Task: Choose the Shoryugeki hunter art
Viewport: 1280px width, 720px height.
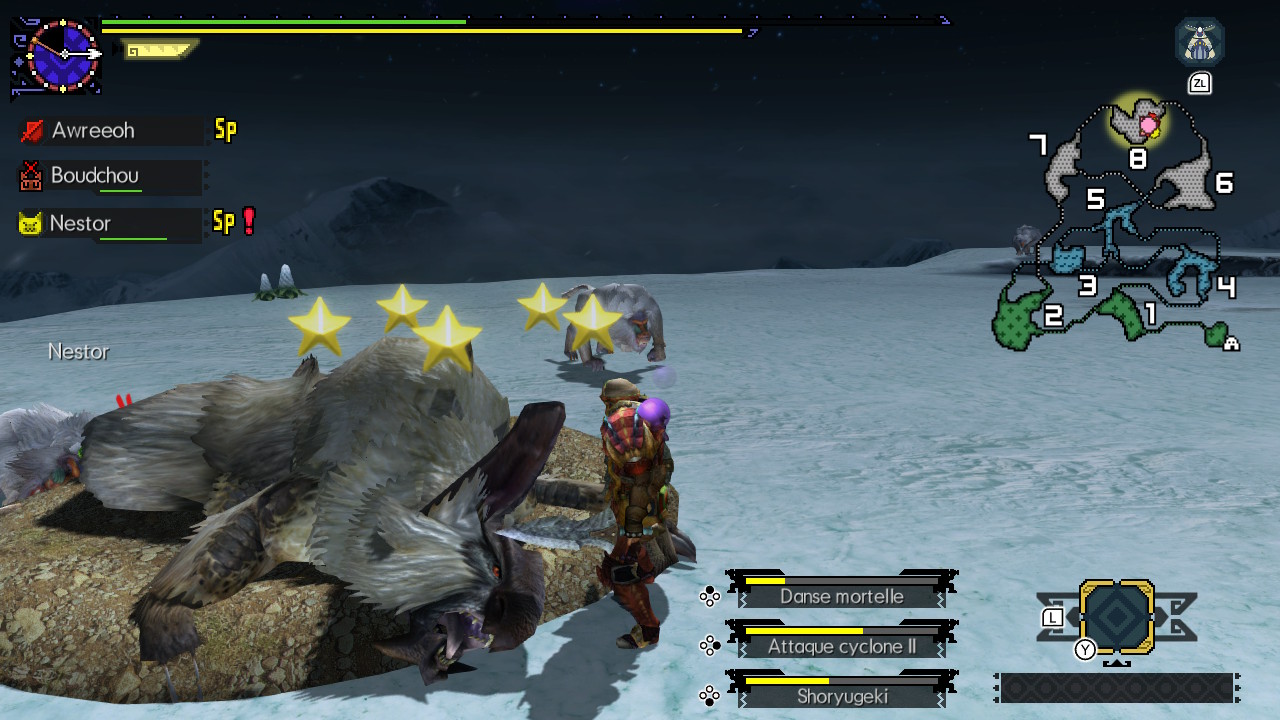Action: tap(841, 696)
